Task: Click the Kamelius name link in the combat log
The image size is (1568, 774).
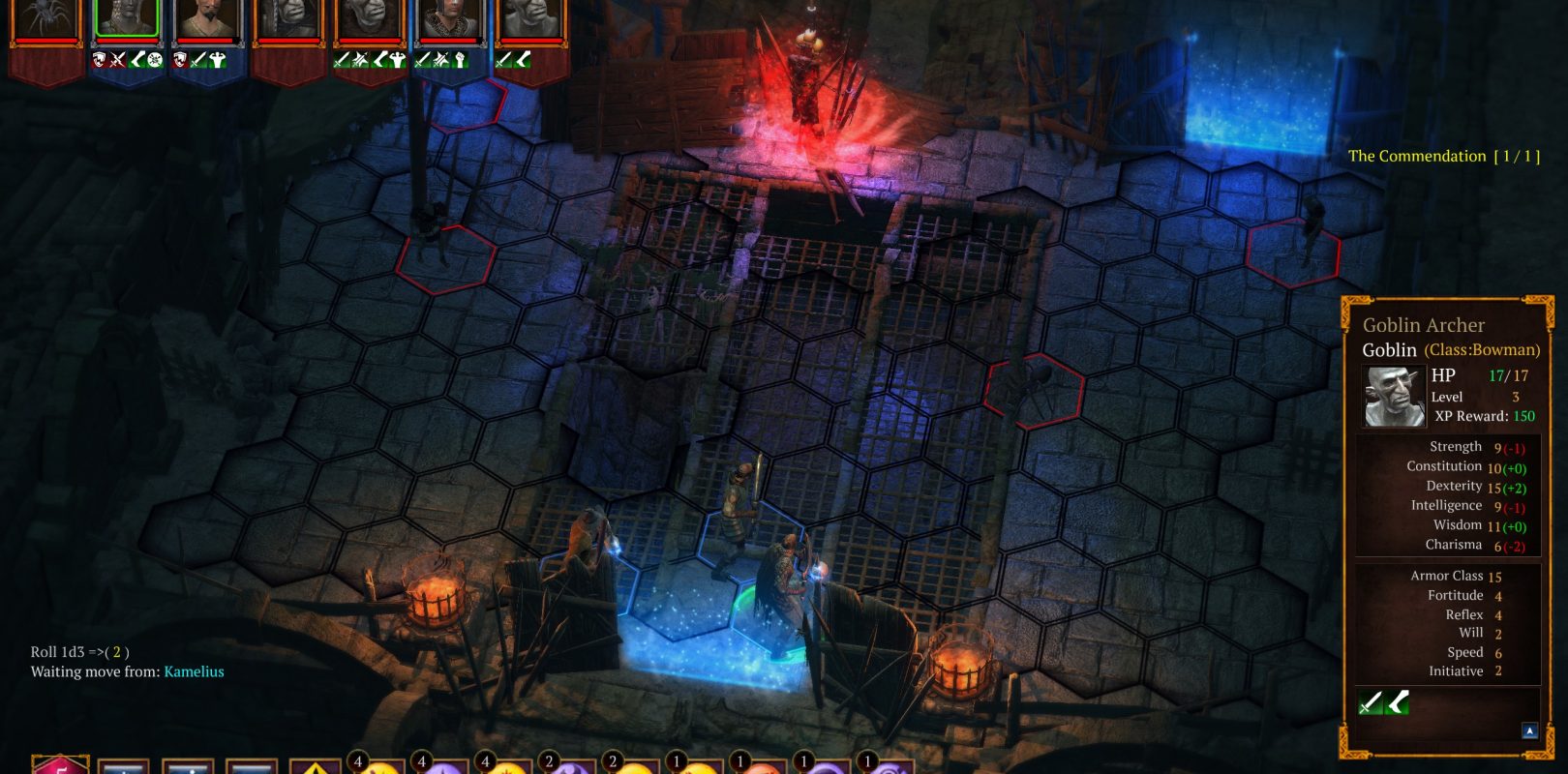Action: 194,670
